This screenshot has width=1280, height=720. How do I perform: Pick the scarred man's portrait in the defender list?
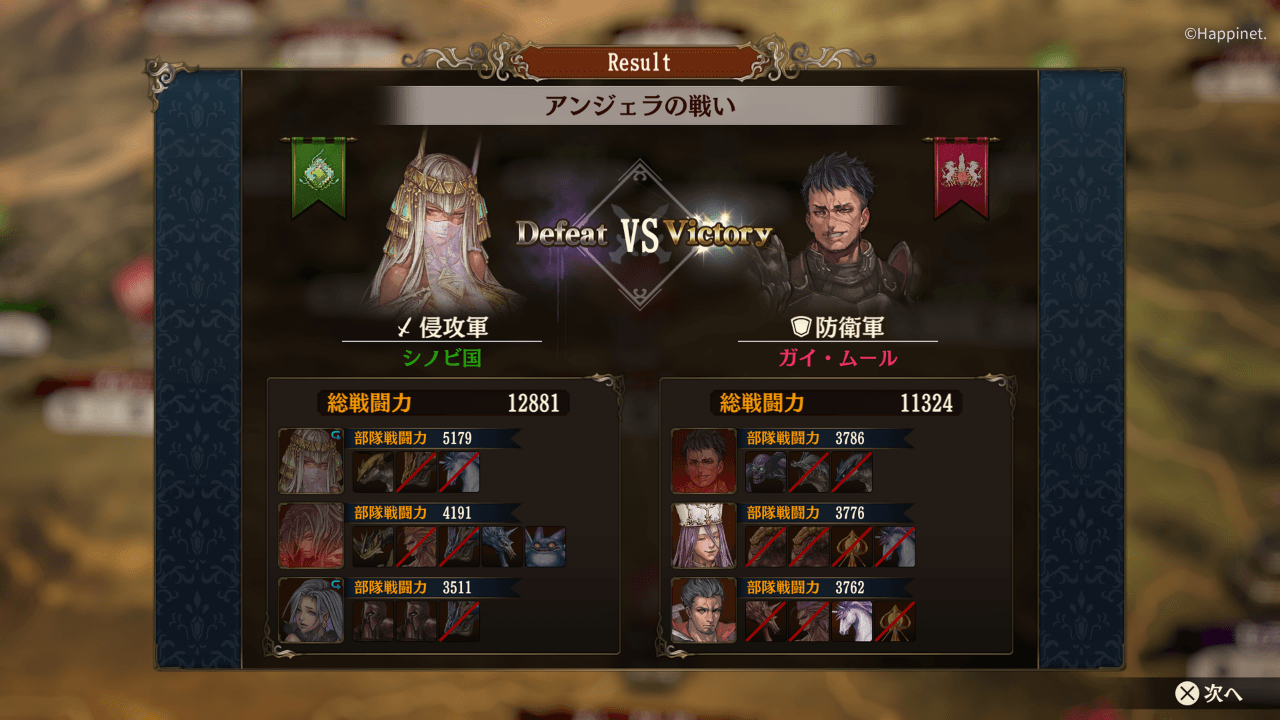[x=704, y=461]
